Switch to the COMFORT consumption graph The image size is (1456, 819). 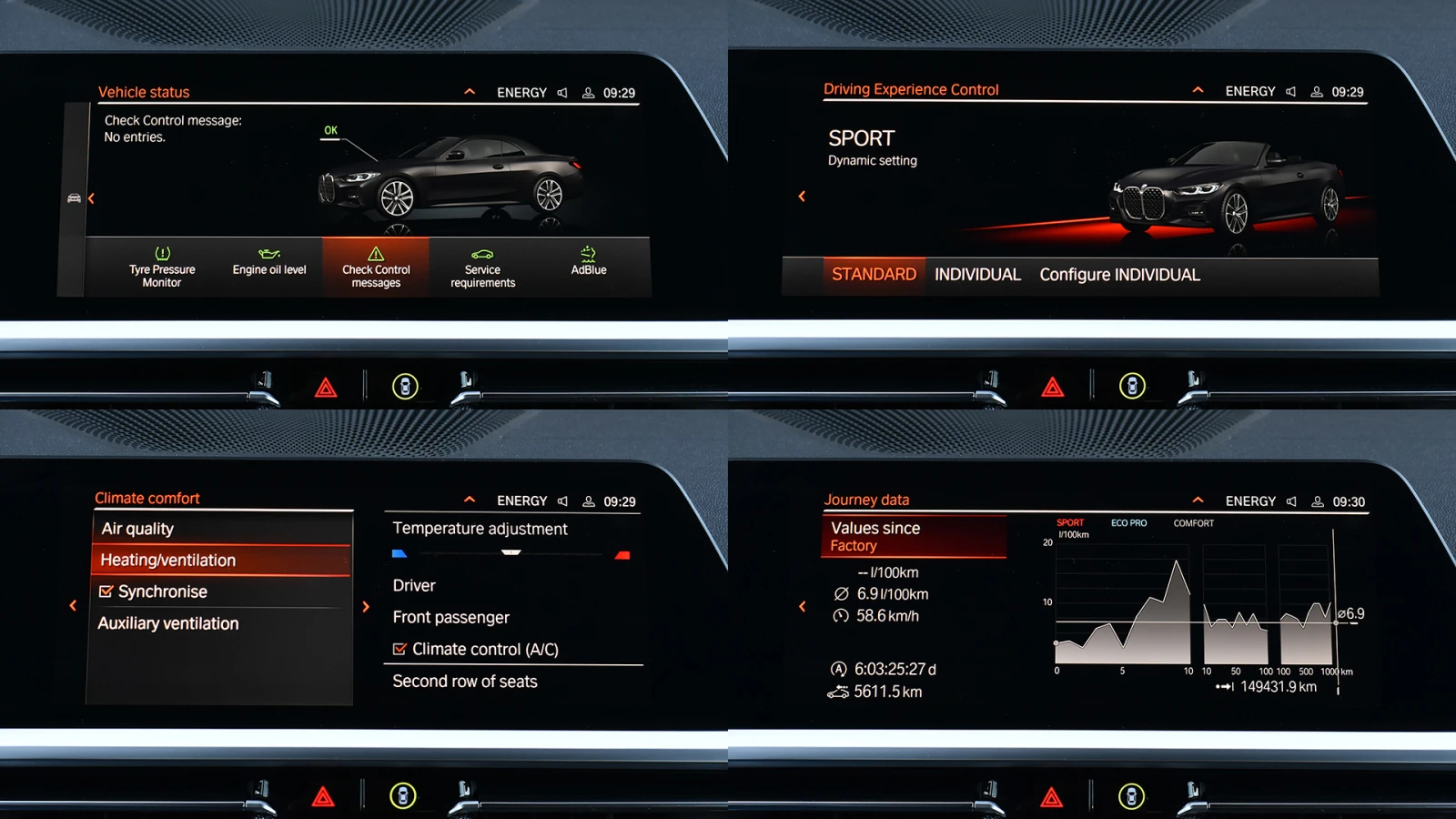1193,523
